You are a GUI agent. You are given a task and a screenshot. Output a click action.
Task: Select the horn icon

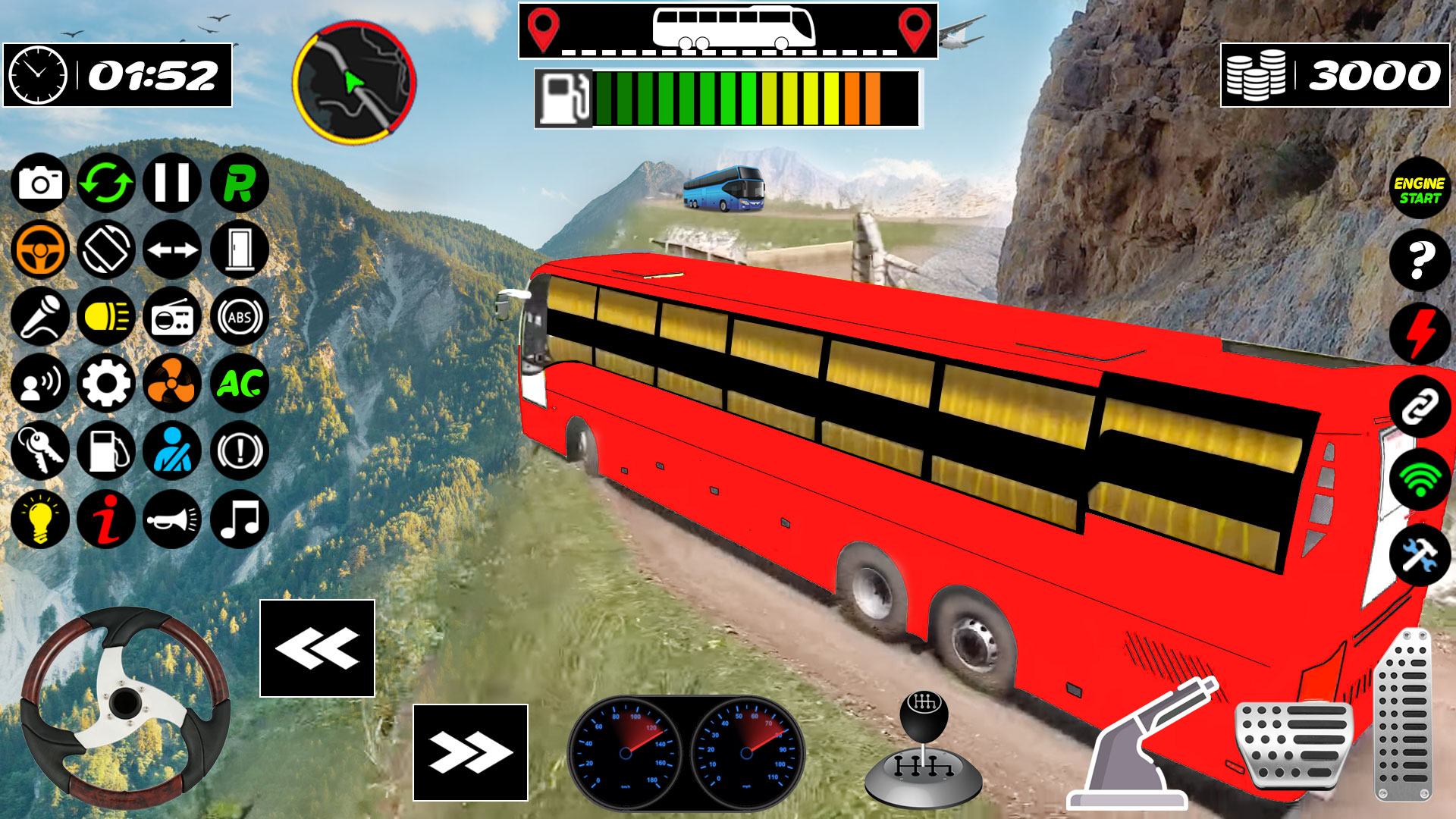point(172,519)
